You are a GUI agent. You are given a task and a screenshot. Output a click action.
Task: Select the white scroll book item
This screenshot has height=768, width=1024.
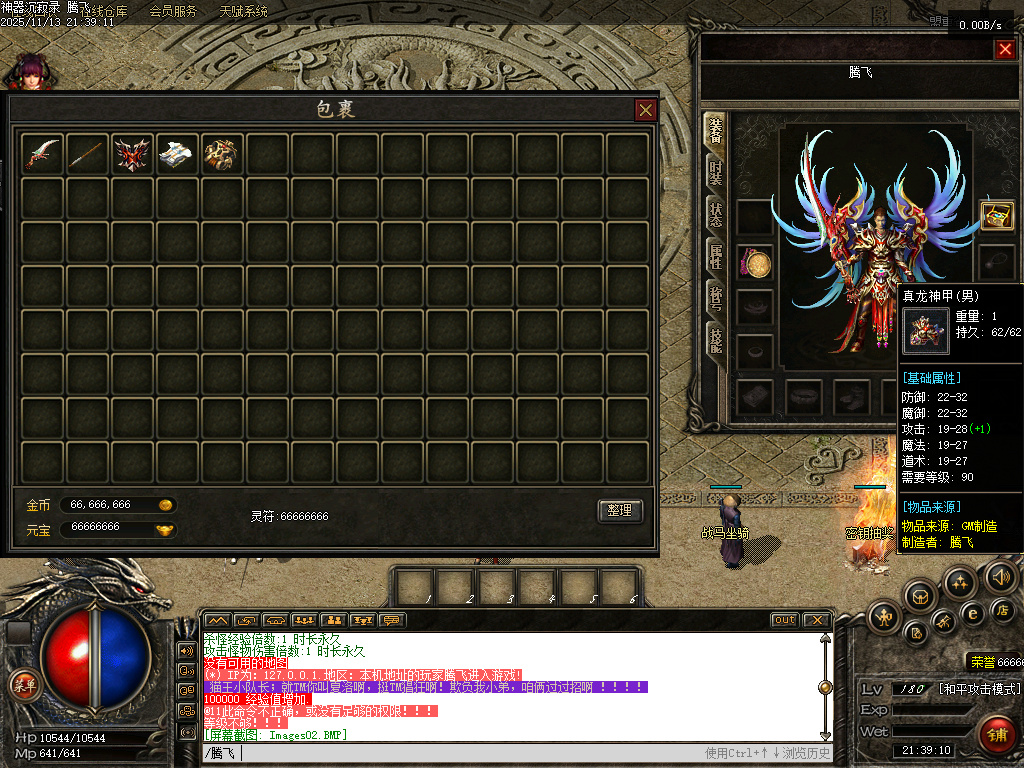[177, 153]
